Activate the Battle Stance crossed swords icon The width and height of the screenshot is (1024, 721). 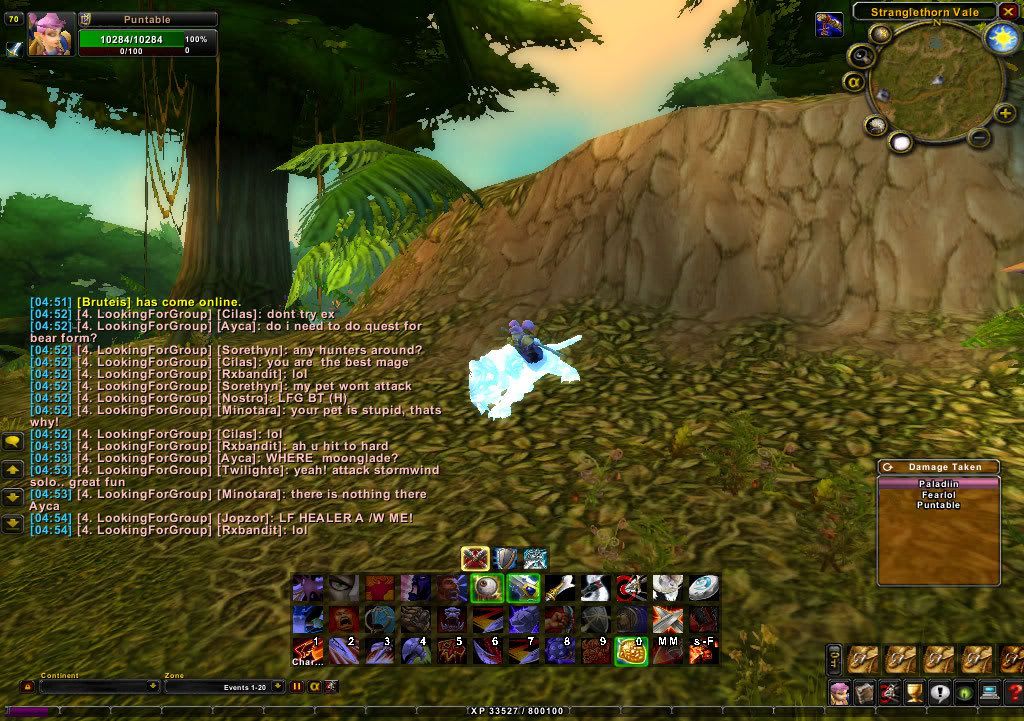(x=475, y=558)
